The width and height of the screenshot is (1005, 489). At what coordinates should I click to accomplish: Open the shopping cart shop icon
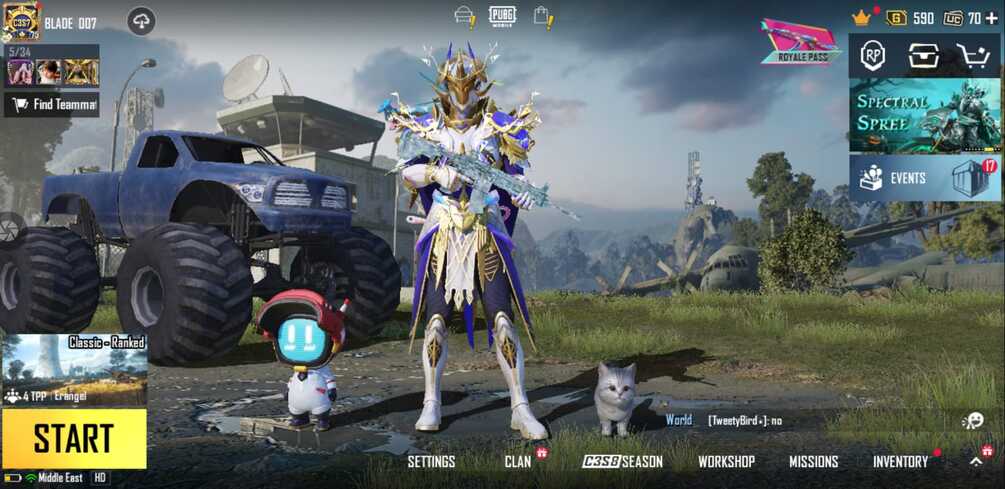(x=972, y=56)
